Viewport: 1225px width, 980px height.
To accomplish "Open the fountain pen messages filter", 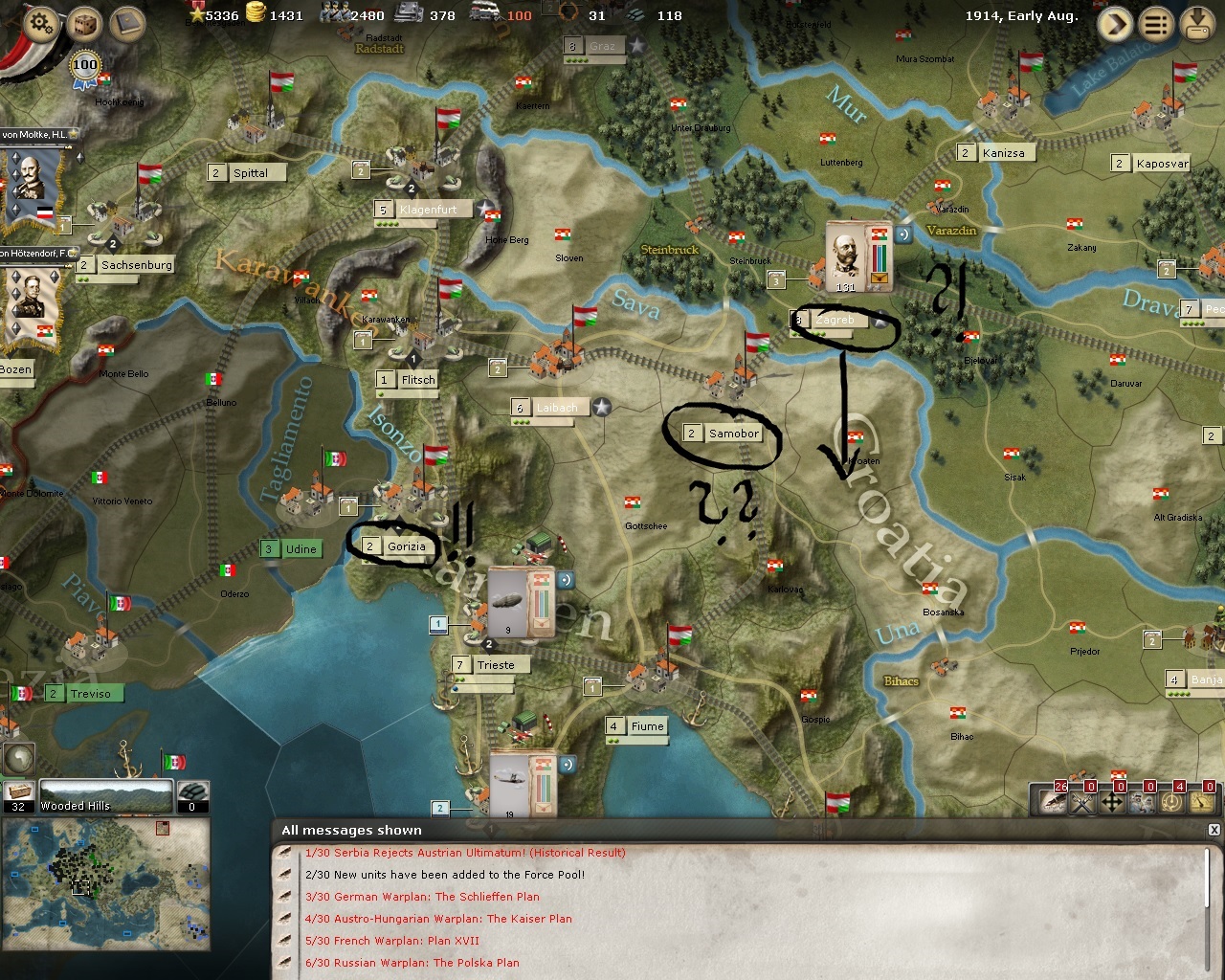I will click(x=1053, y=800).
